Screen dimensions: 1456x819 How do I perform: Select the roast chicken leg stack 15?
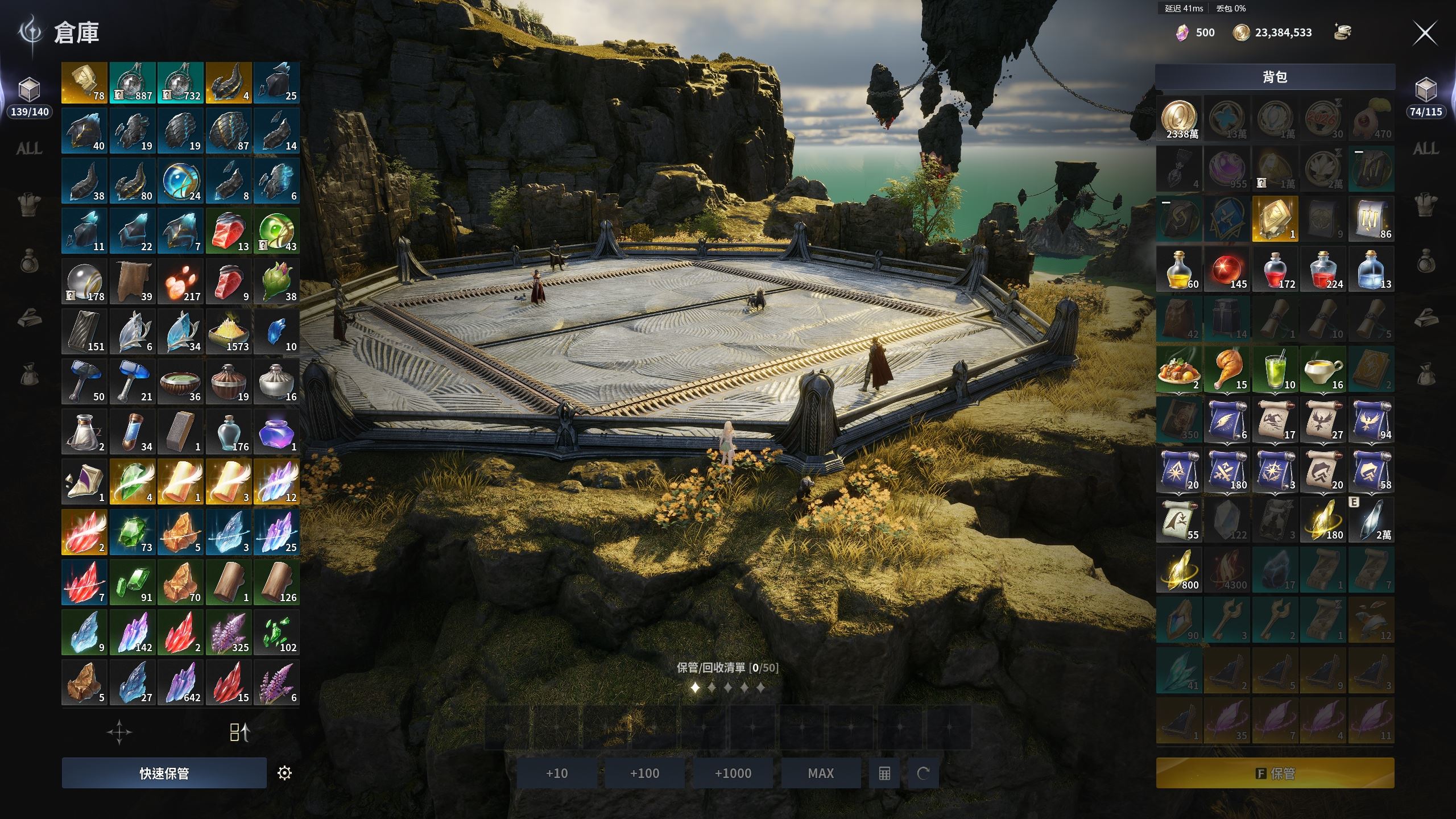click(x=1227, y=370)
